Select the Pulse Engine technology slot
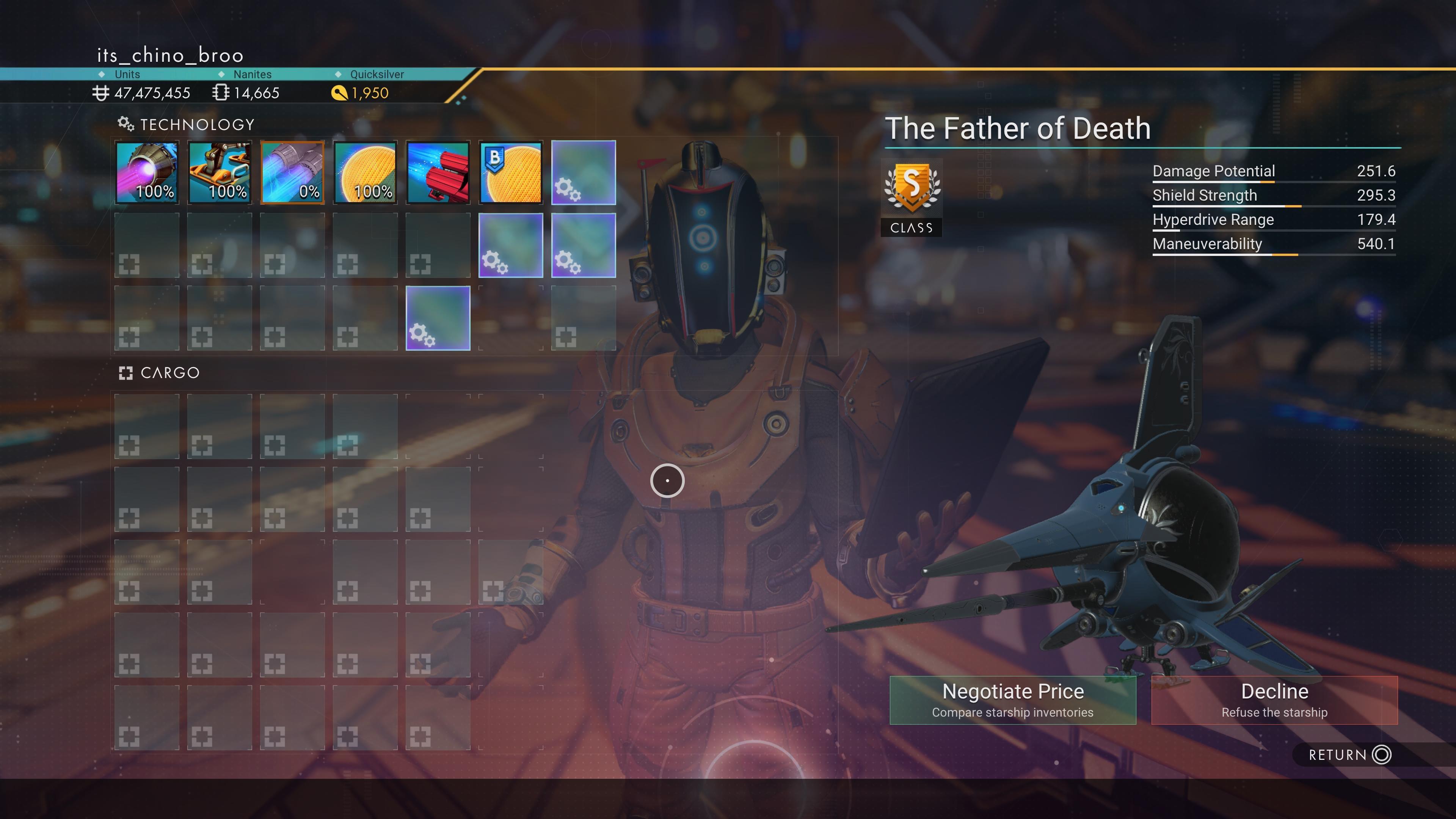The image size is (1456, 819). 147,173
